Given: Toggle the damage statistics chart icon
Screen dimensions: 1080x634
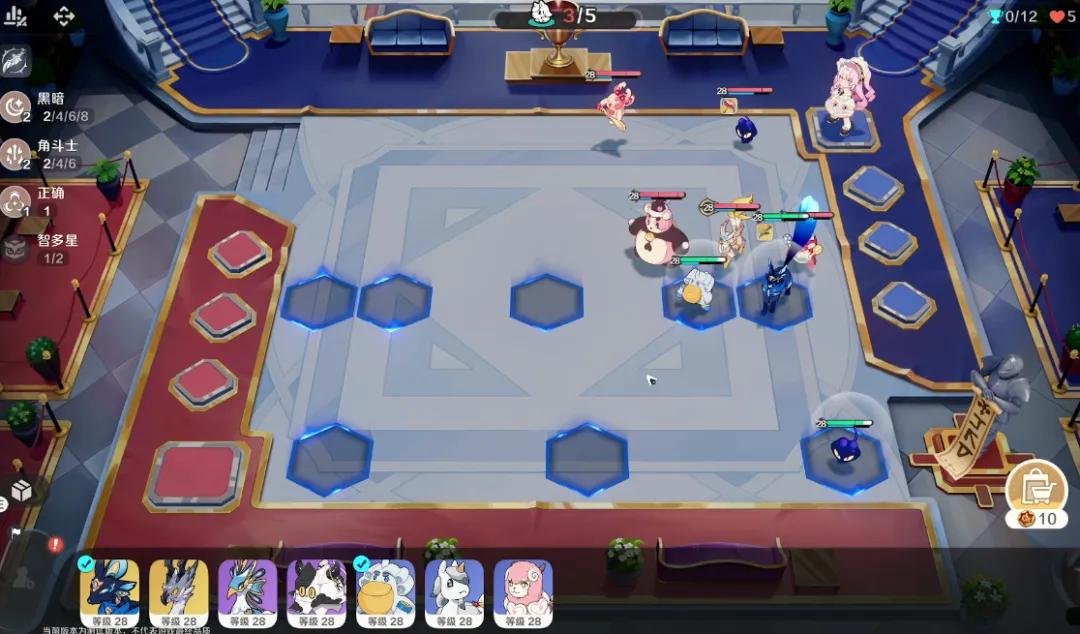Looking at the screenshot, I should (17, 16).
